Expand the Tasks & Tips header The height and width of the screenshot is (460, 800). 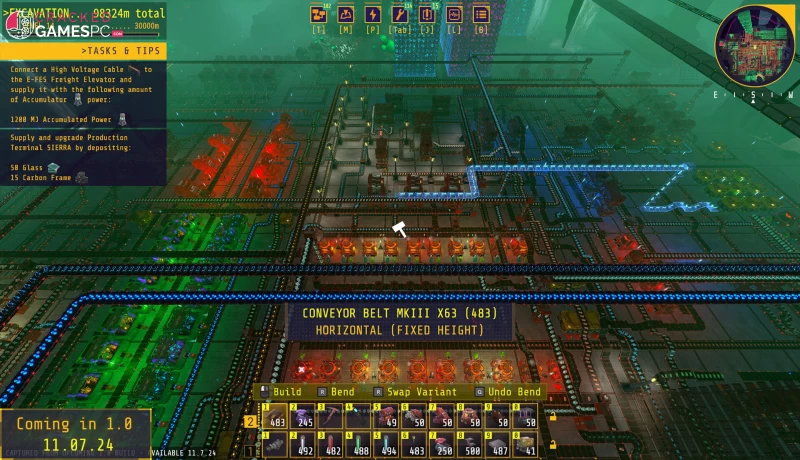84,51
